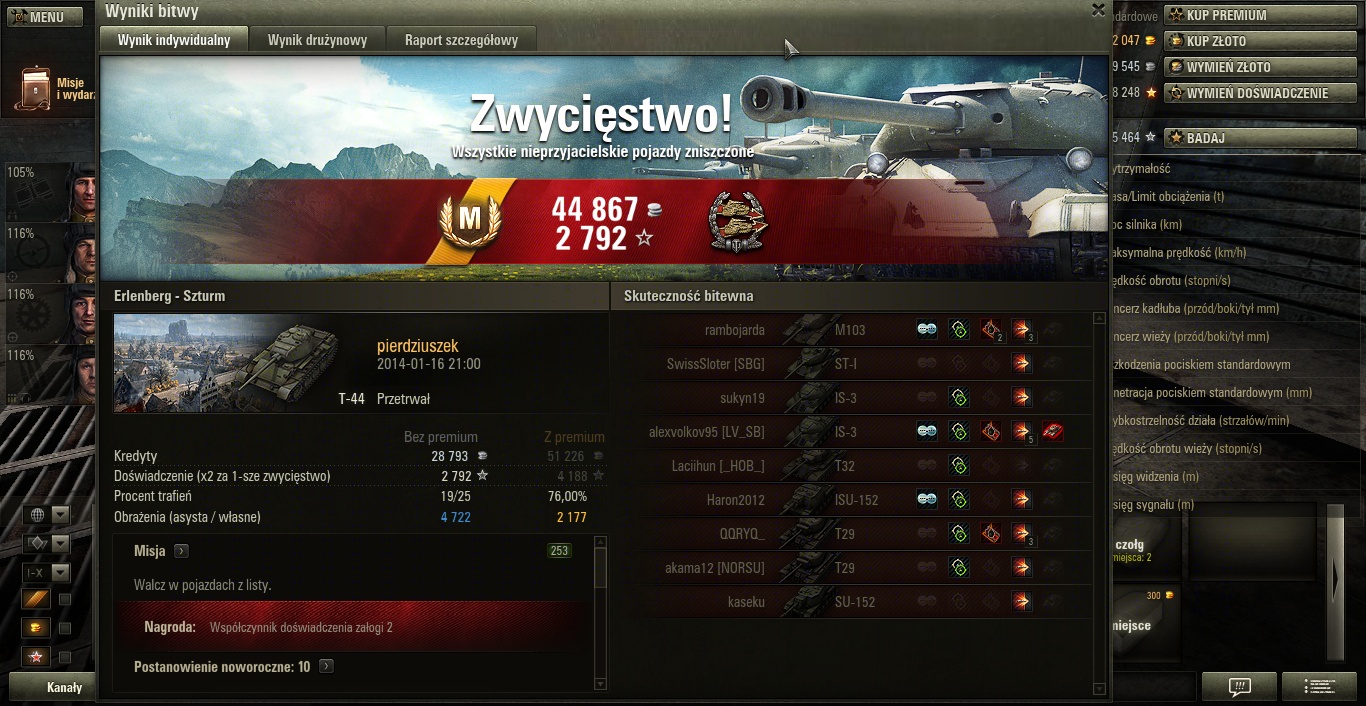1366x706 pixels.
Task: Switch to the Wynik drużynowy tab
Action: 317,40
